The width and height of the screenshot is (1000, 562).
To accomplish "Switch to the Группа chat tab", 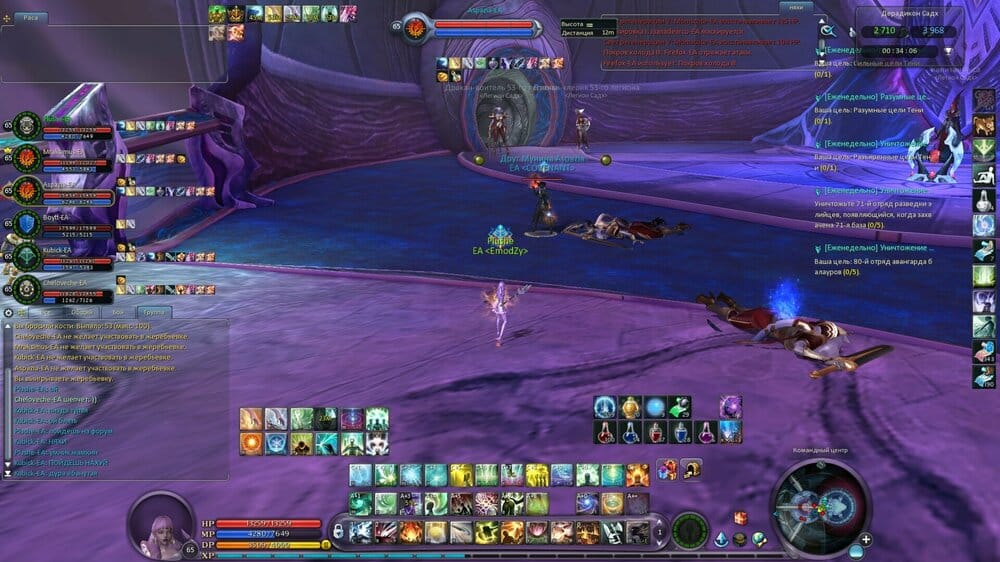I will pyautogui.click(x=154, y=312).
